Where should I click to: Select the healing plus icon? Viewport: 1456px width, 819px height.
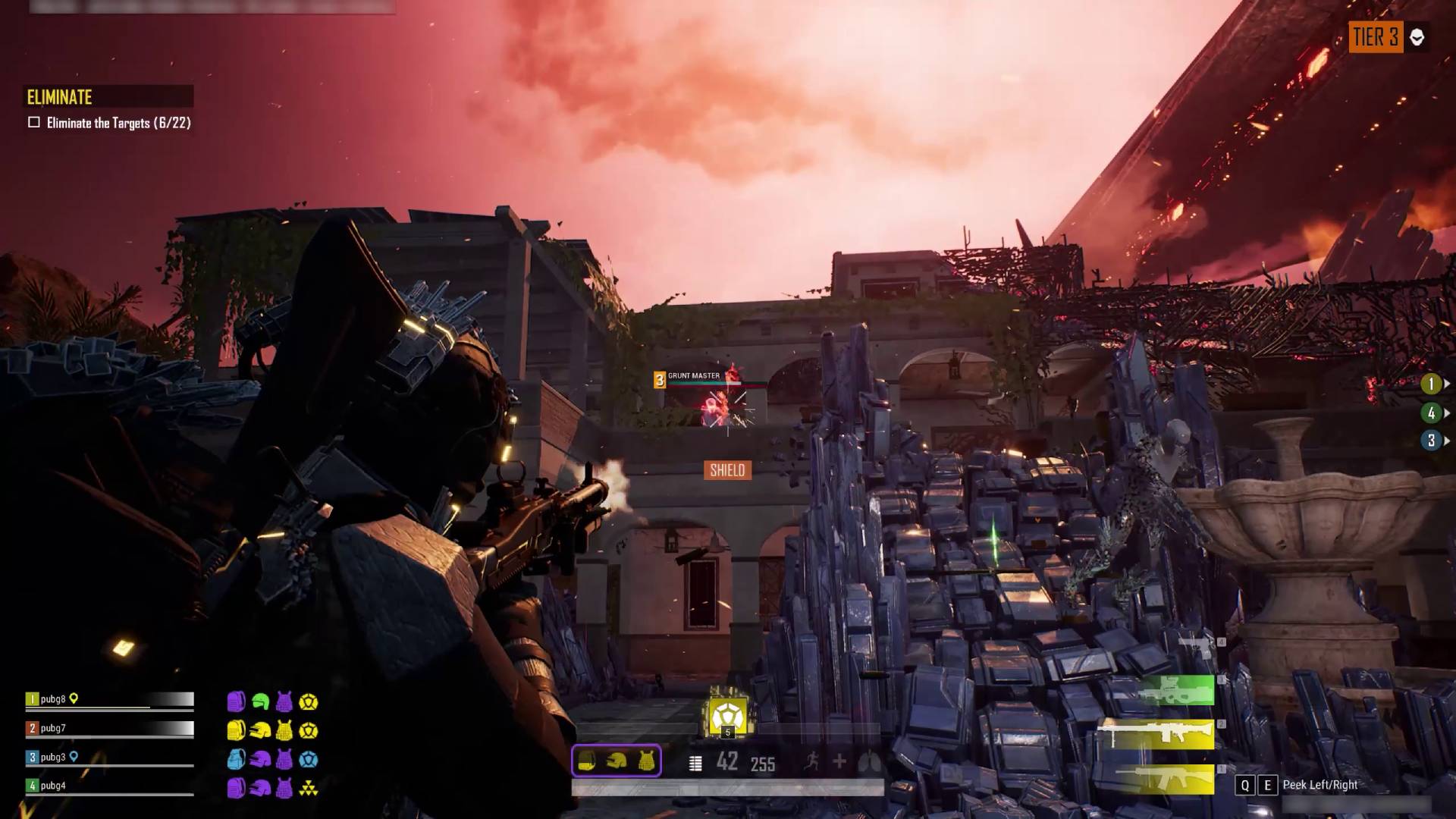coord(839,762)
